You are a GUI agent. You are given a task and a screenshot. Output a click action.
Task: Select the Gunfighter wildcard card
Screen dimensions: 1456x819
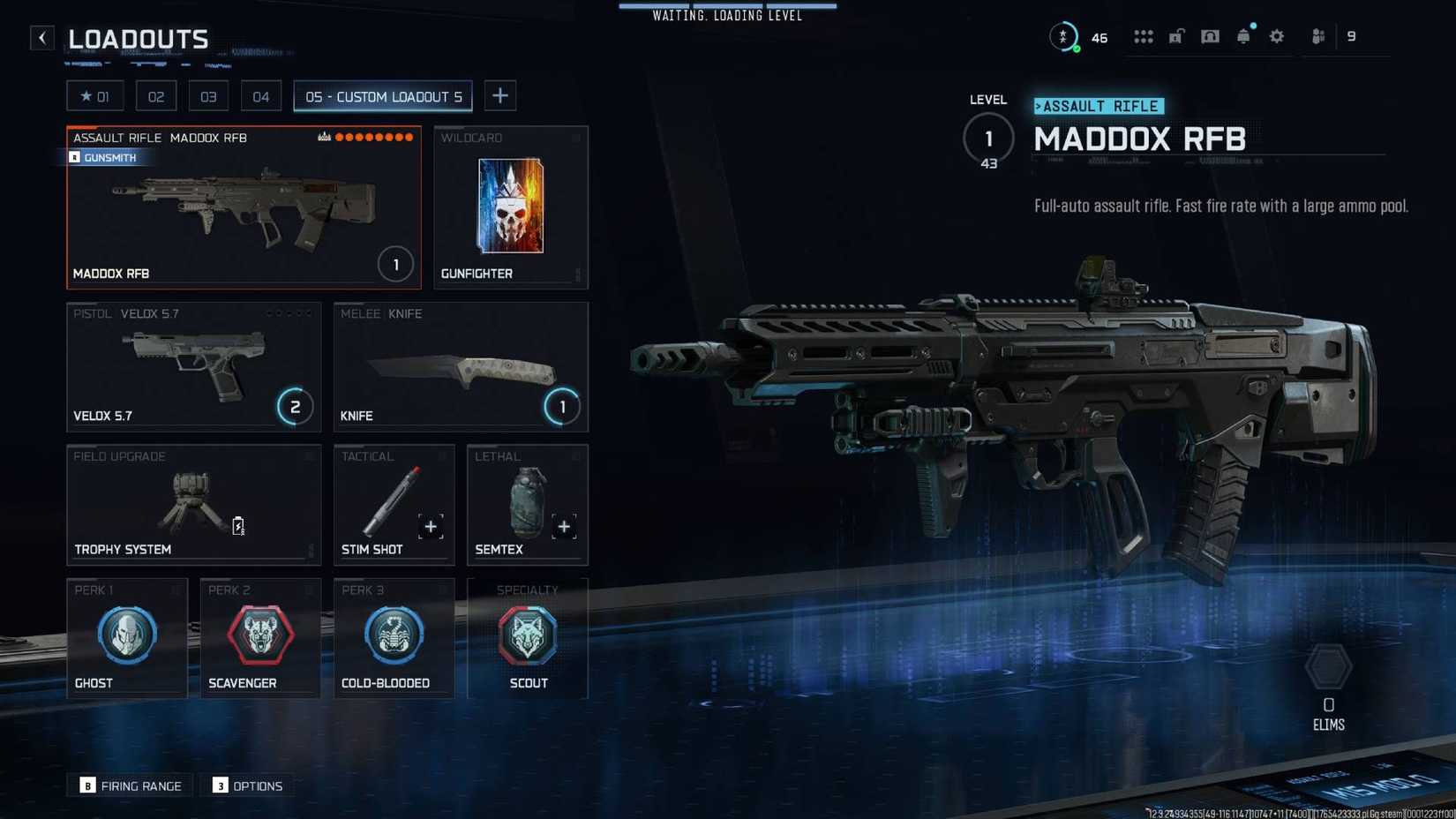click(x=510, y=207)
